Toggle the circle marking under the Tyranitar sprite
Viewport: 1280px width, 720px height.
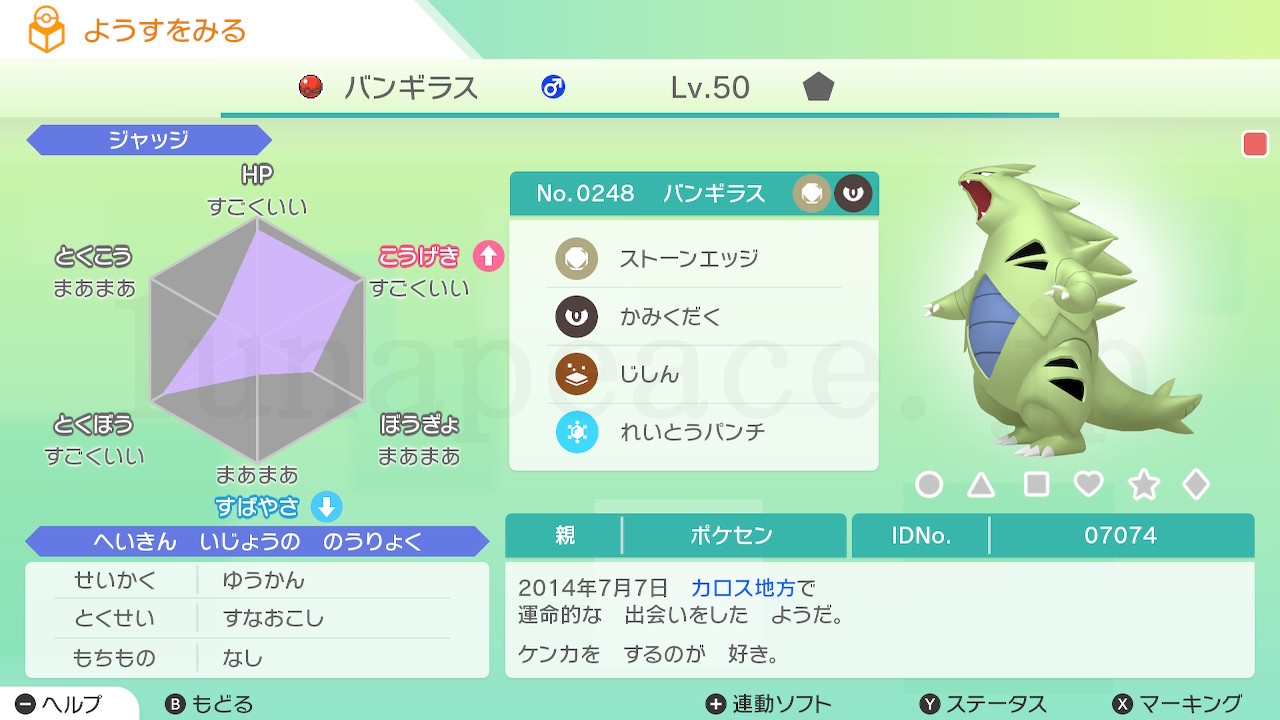click(x=929, y=484)
